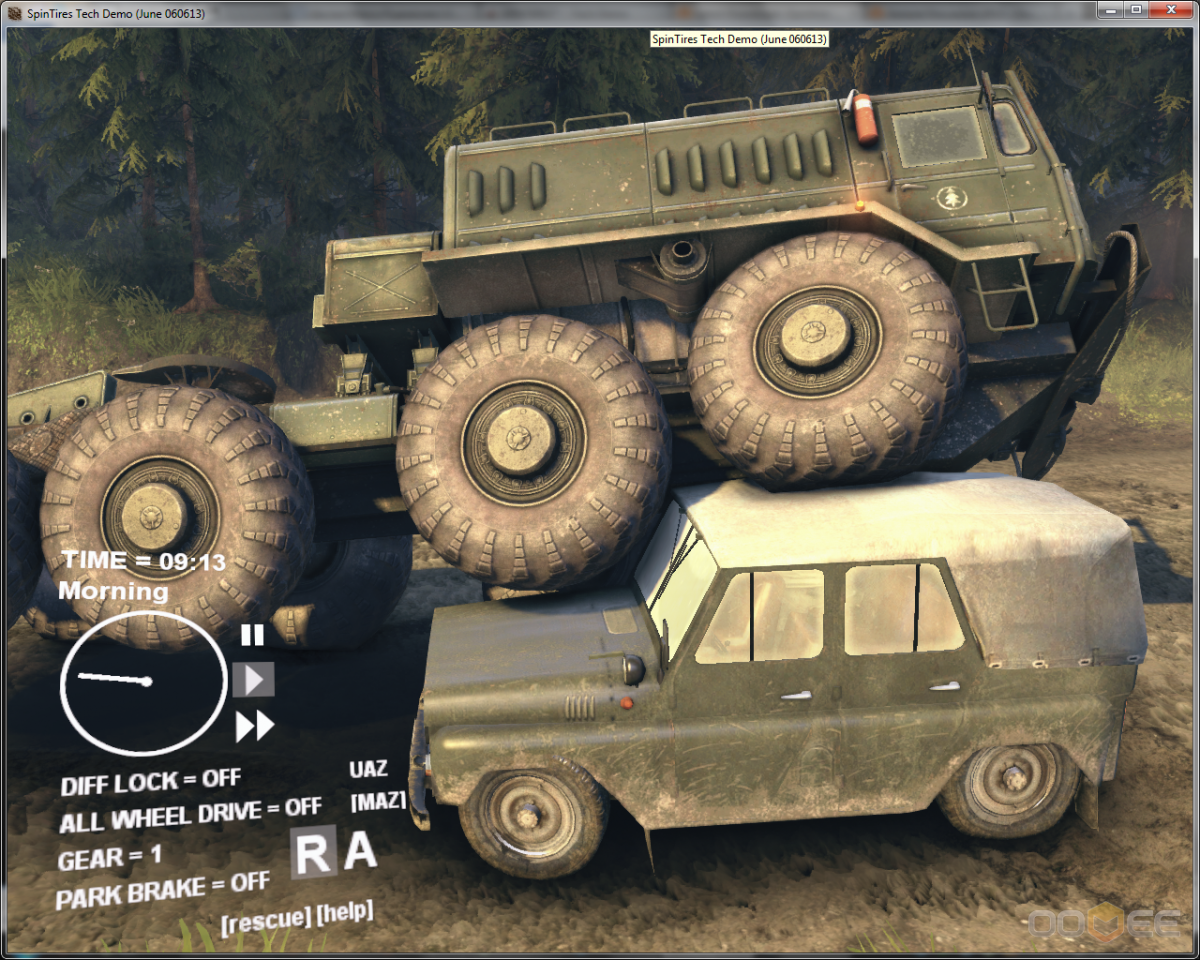The width and height of the screenshot is (1200, 960).
Task: Close the SpinTires window
Action: [x=1167, y=9]
